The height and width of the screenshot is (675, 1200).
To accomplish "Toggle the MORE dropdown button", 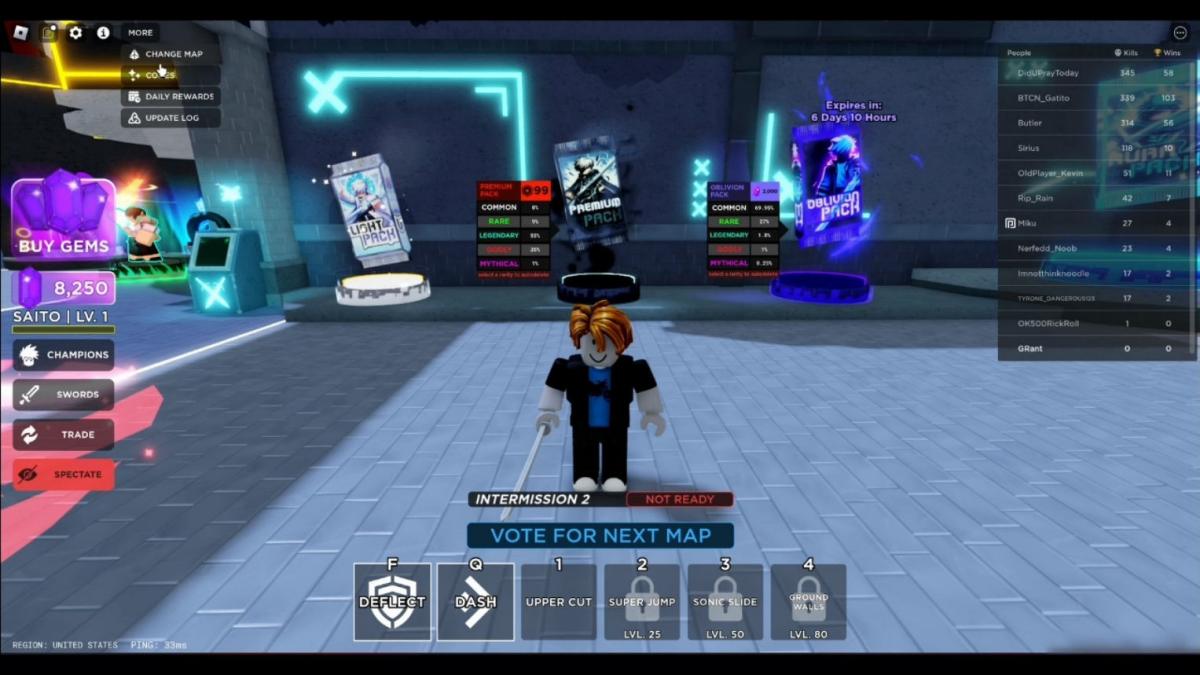I will [x=140, y=32].
